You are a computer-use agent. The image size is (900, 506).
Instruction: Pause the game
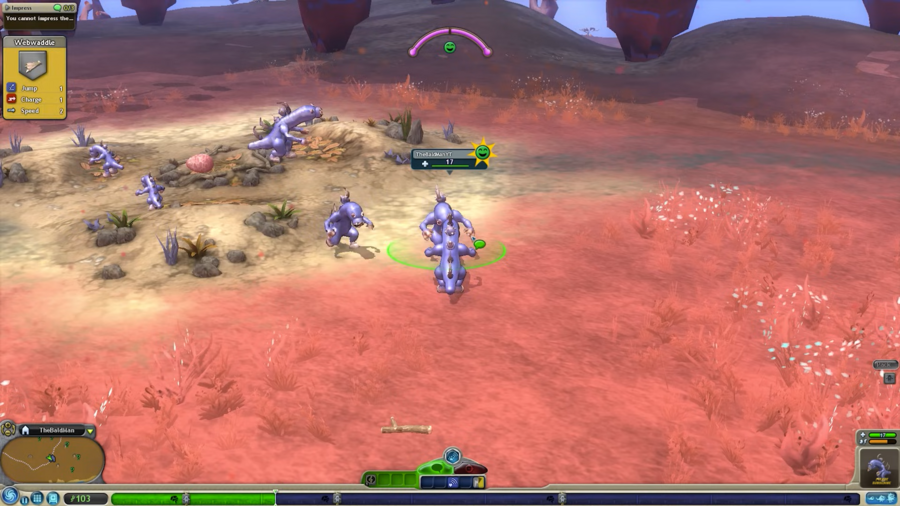click(25, 498)
